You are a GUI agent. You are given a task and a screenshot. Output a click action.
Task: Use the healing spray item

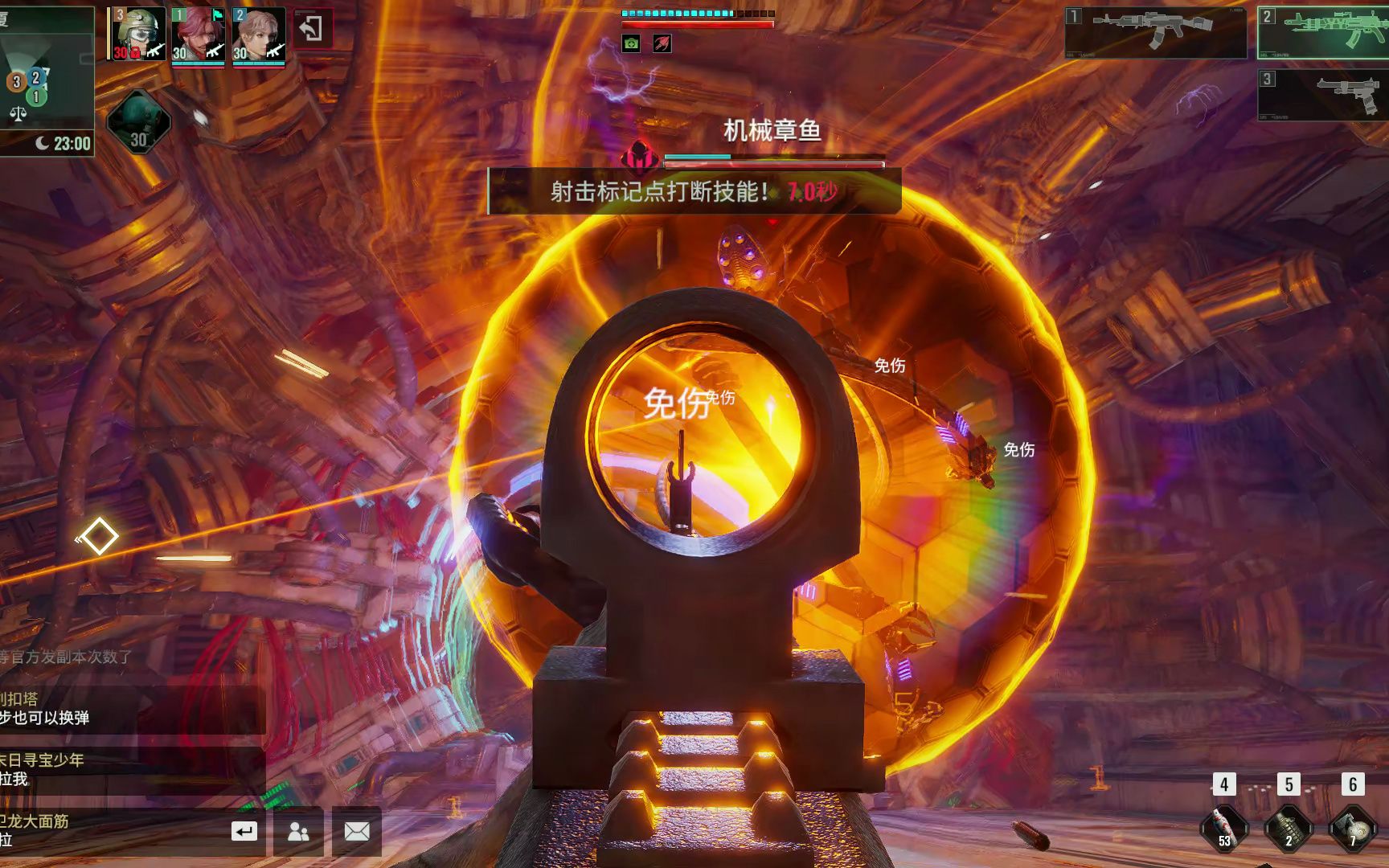pyautogui.click(x=1223, y=828)
